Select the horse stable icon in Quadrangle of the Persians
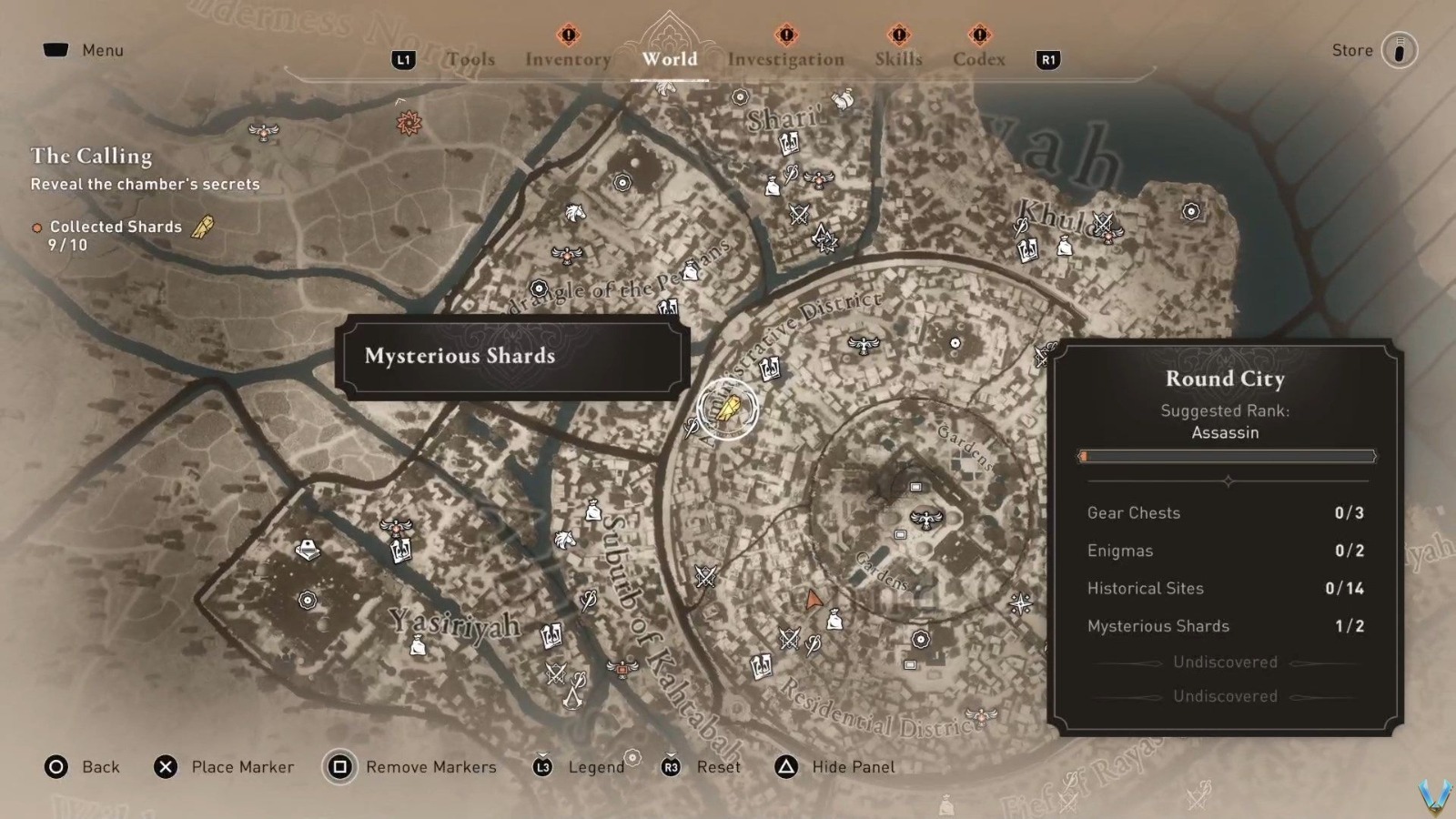Screen dimensions: 1456x819 pyautogui.click(x=575, y=213)
